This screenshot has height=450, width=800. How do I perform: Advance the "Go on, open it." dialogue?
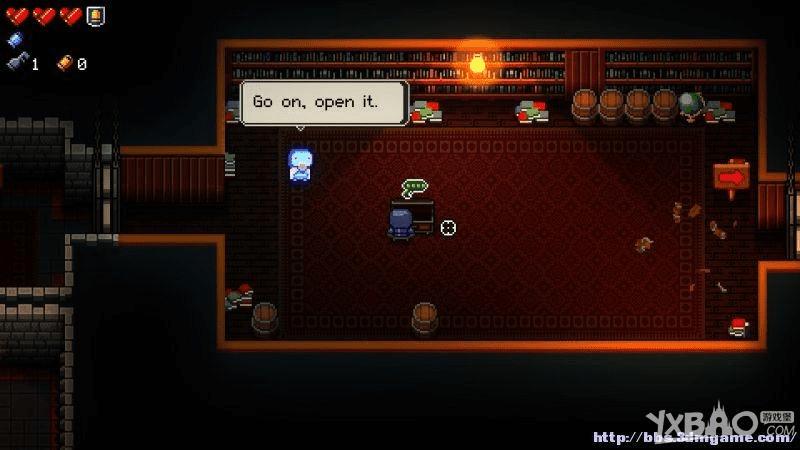(324, 102)
